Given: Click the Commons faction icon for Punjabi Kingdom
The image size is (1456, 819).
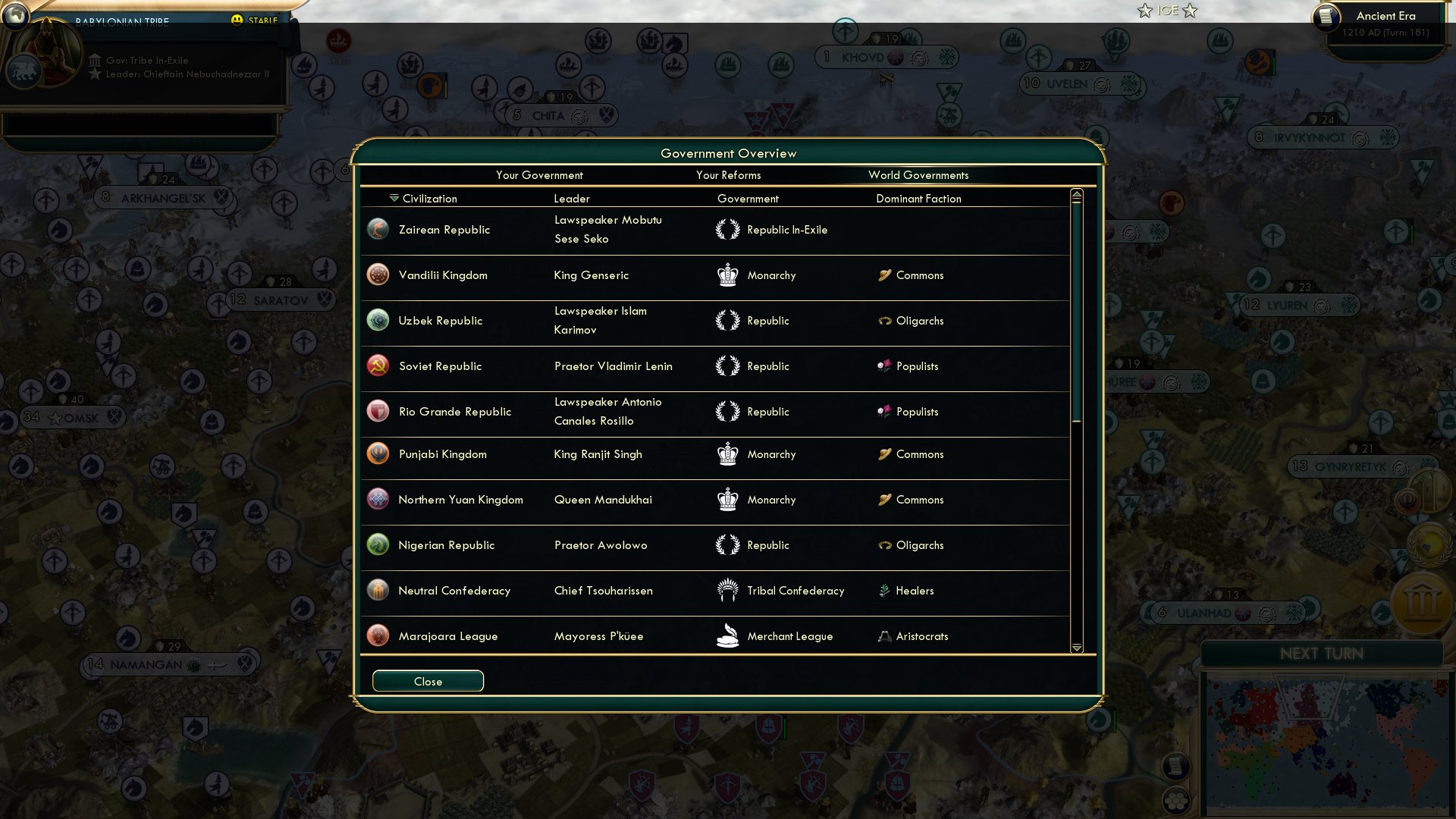Looking at the screenshot, I should point(883,454).
